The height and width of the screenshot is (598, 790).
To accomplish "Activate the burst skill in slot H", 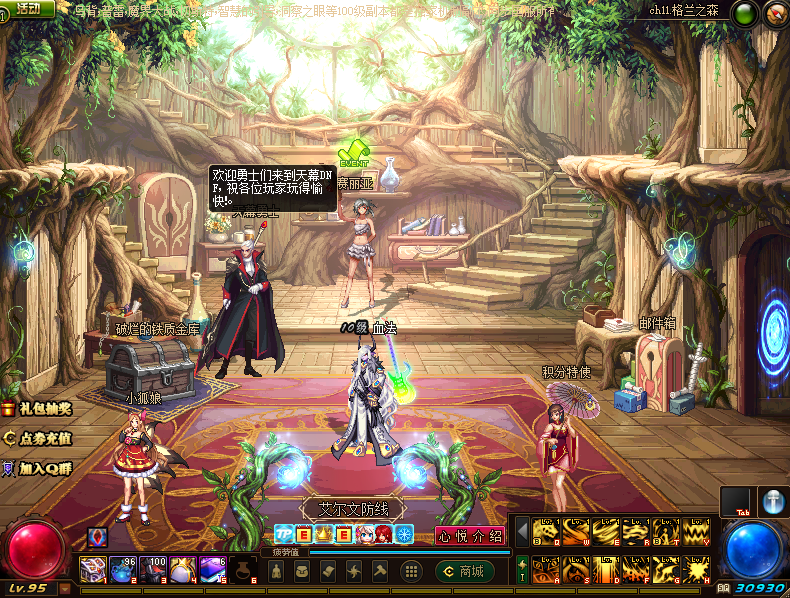I will point(696,570).
